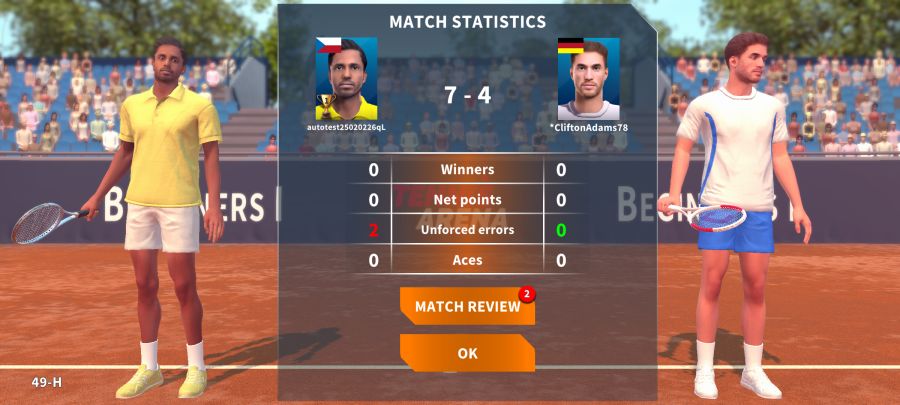Viewport: 900px width, 405px height.
Task: View autotest25020226qL player portrait
Action: click(346, 79)
